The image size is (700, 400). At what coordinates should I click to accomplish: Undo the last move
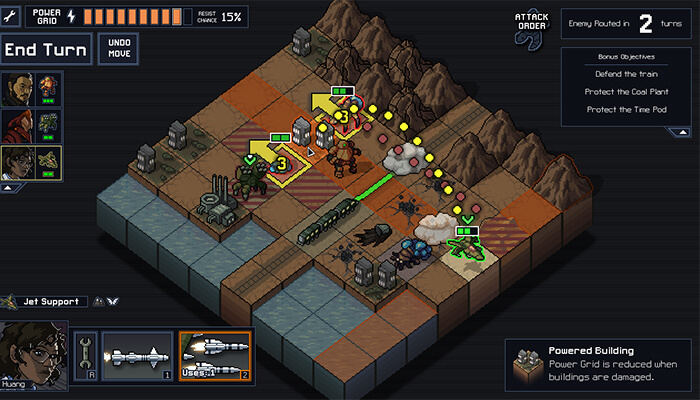tap(120, 49)
